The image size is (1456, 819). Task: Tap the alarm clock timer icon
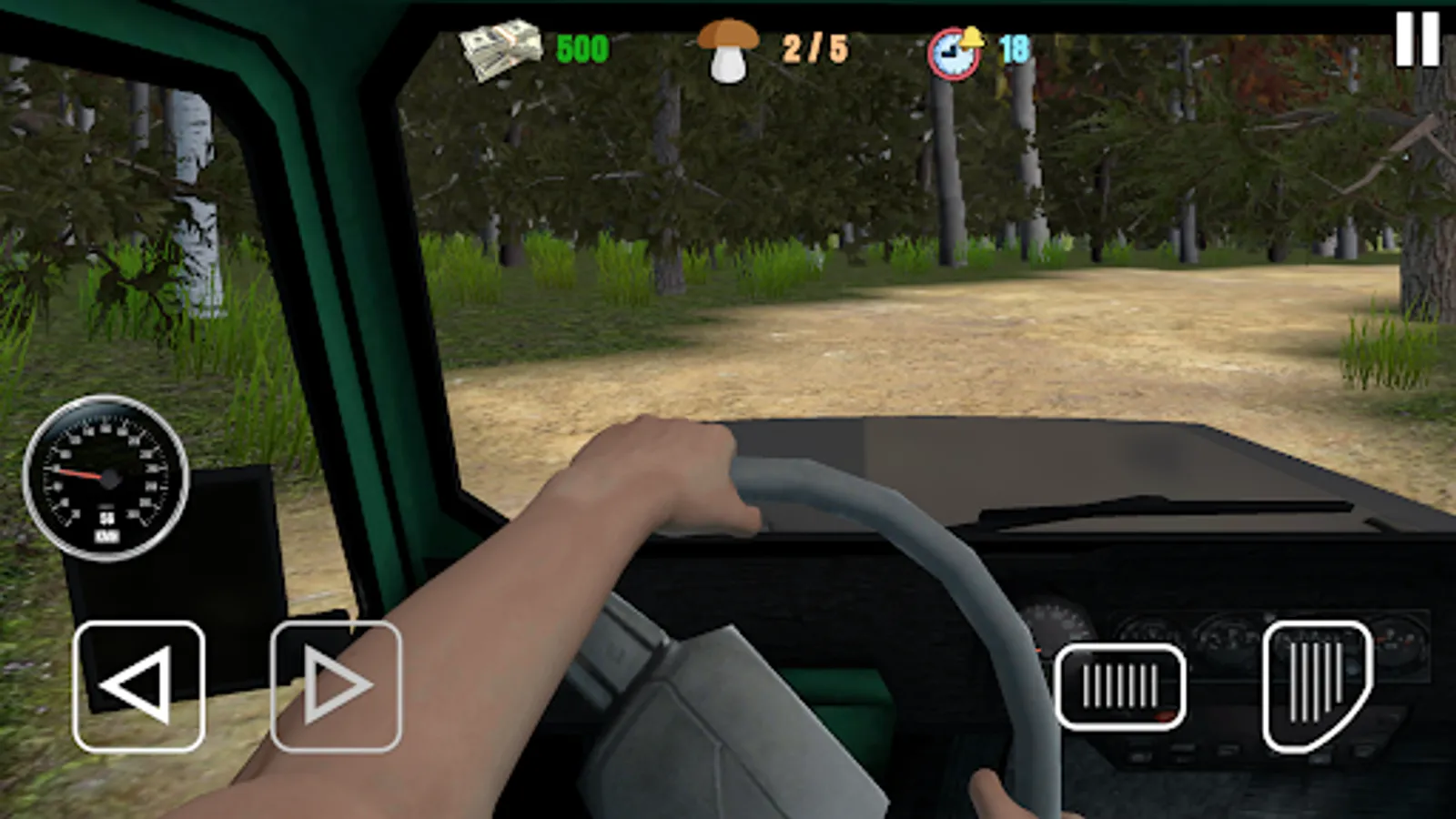pos(952,53)
